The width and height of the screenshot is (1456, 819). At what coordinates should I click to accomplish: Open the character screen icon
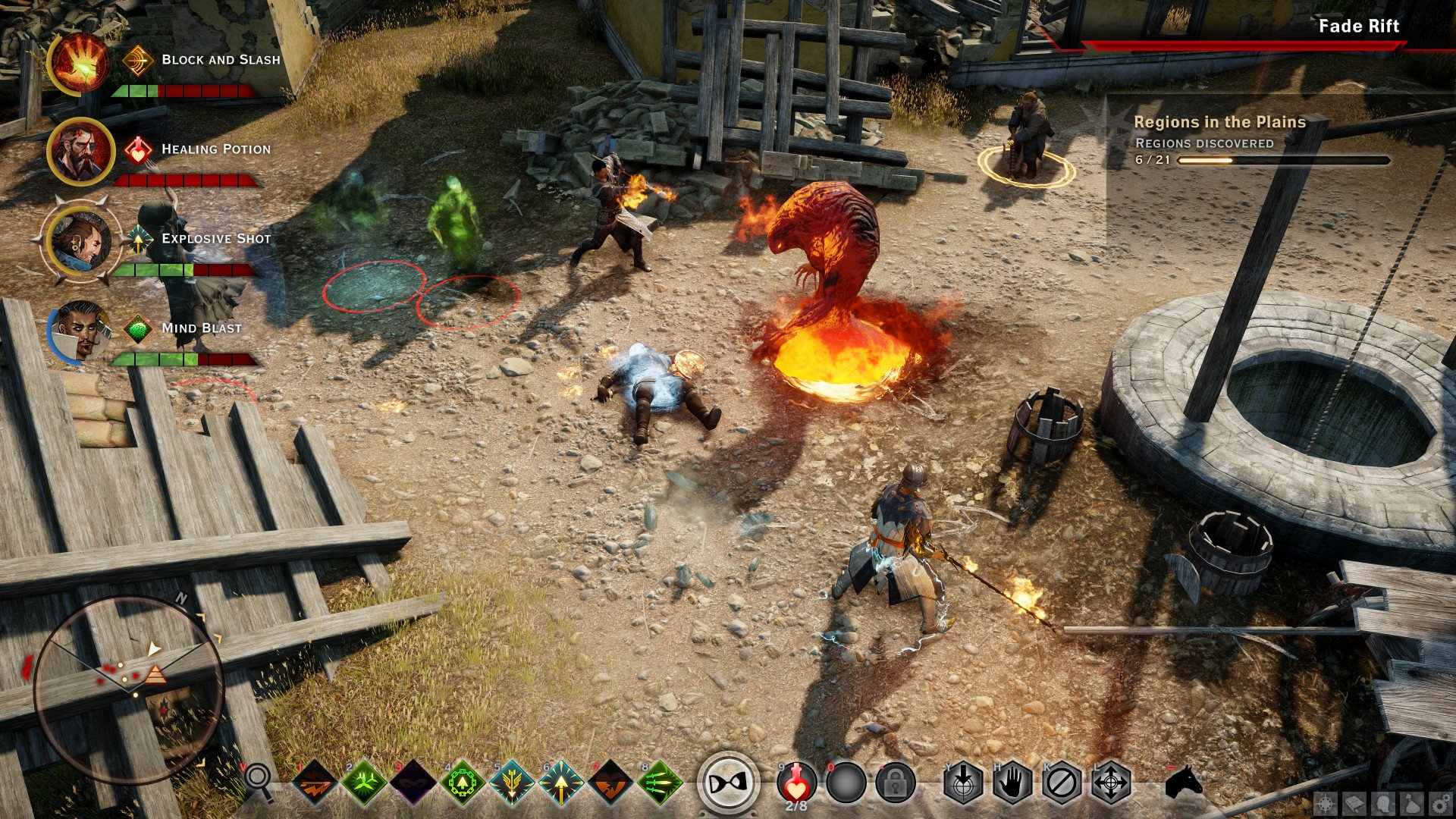(1382, 803)
